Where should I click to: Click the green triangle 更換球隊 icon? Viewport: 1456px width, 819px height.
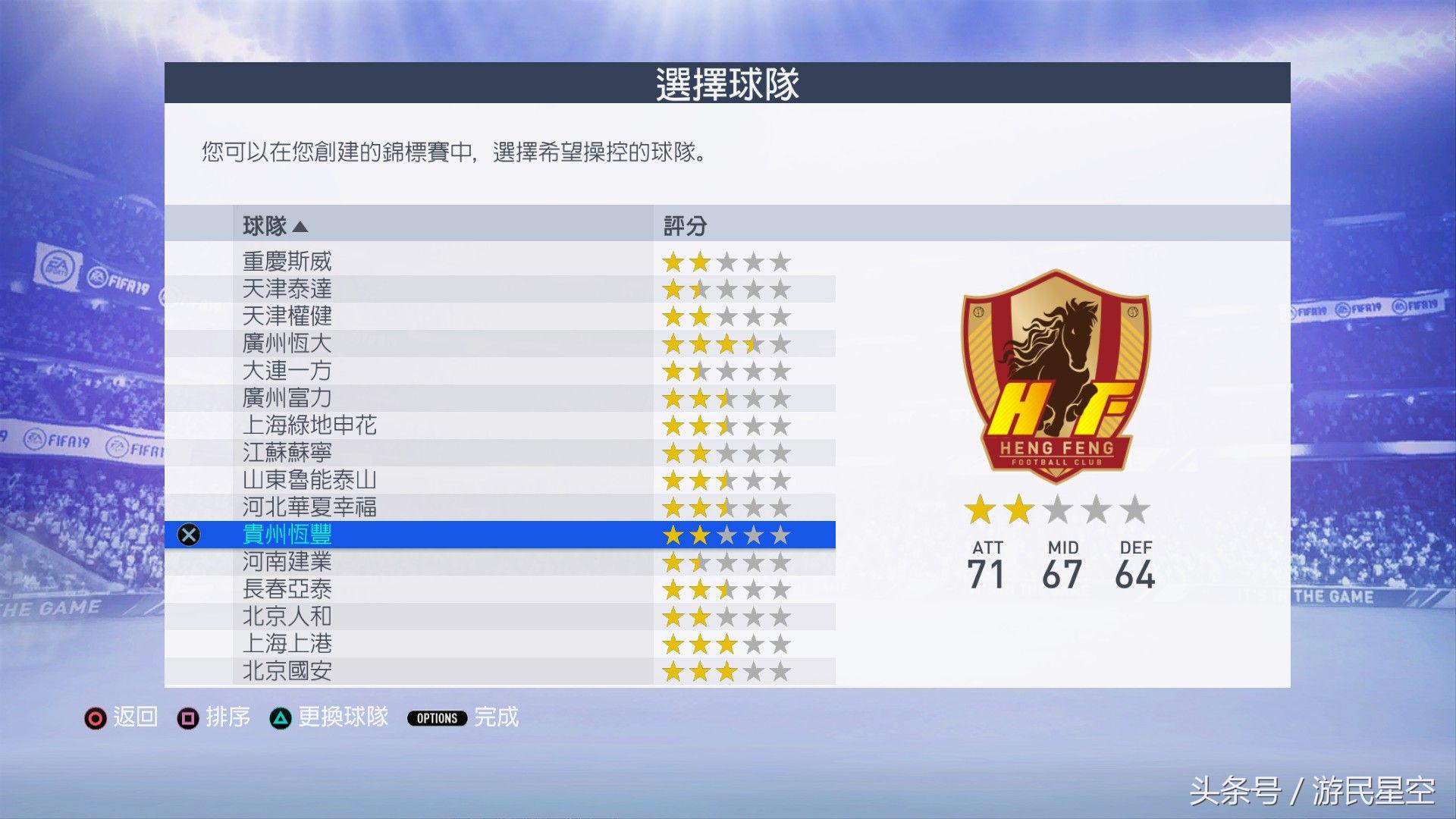pos(282,718)
